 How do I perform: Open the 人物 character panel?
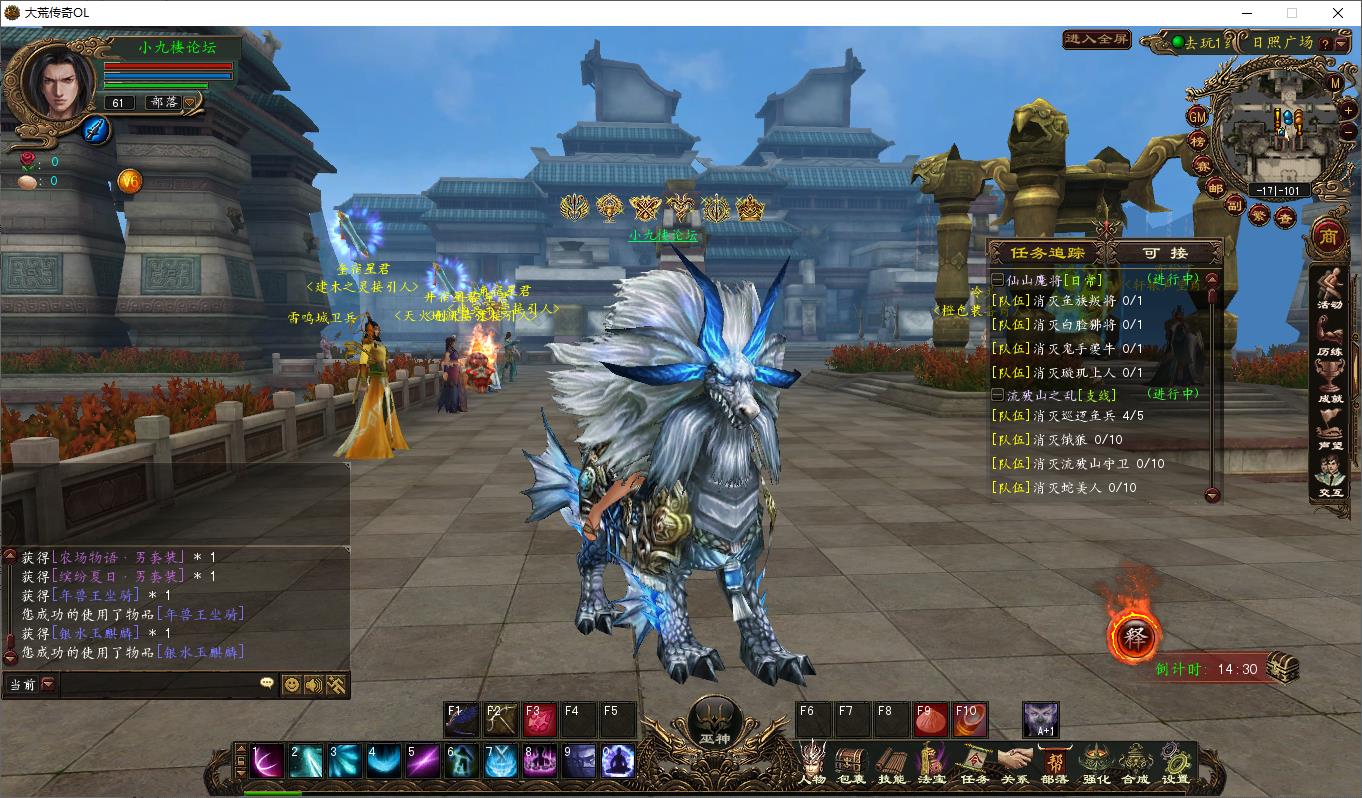pyautogui.click(x=812, y=763)
